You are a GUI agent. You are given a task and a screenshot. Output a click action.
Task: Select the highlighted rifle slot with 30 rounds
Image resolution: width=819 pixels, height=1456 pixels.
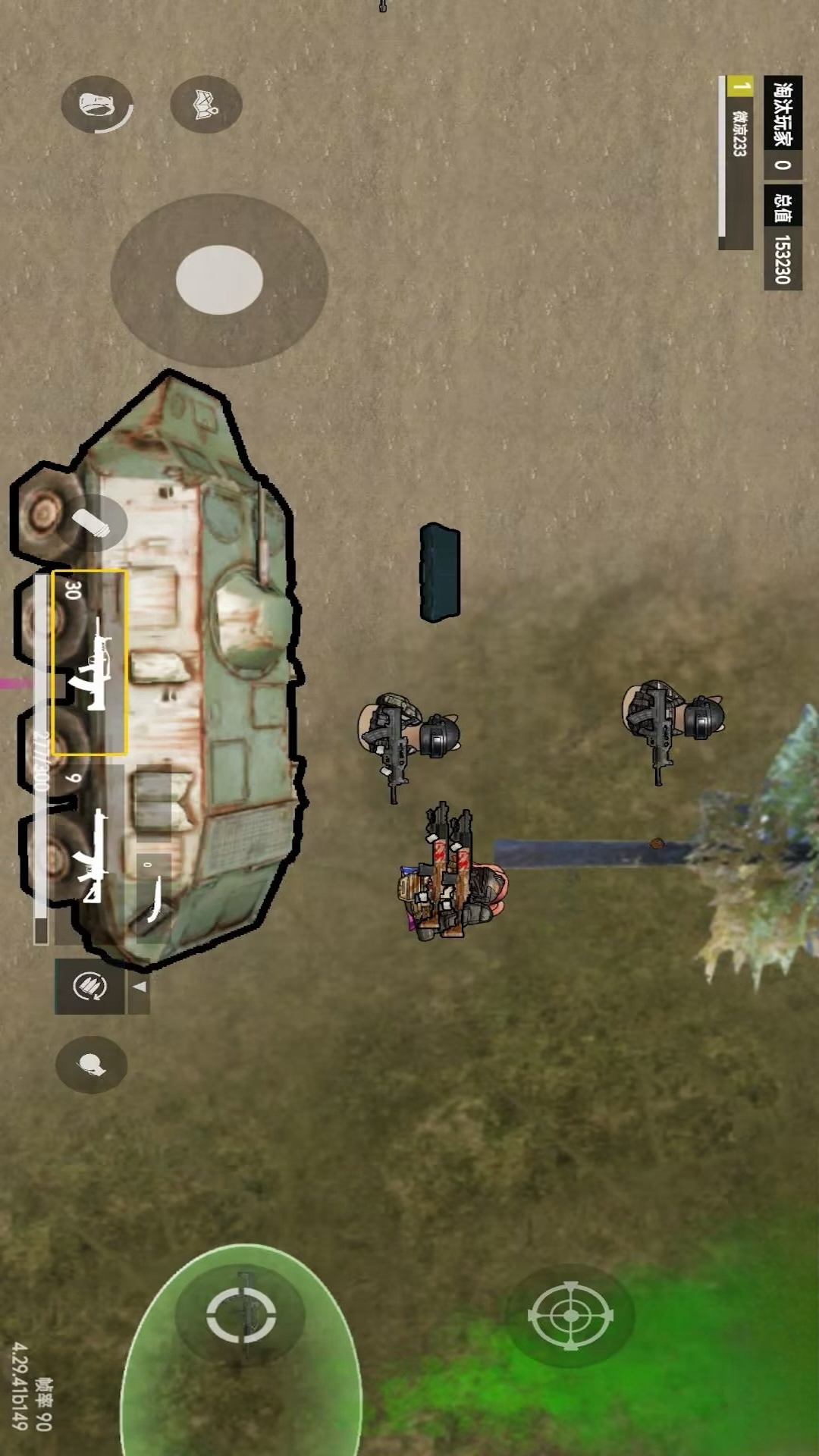pos(89,663)
